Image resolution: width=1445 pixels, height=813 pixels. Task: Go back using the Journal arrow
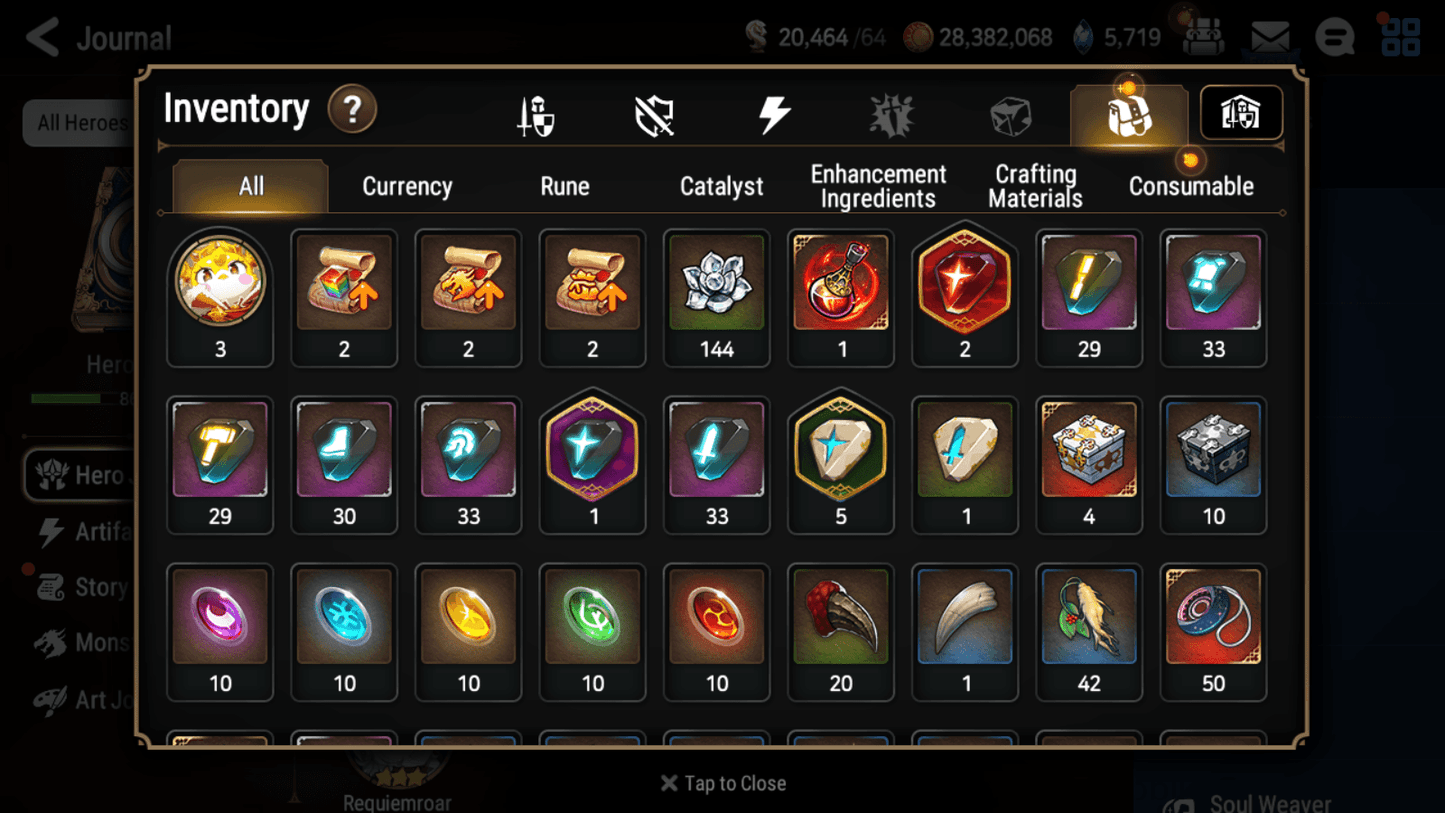click(x=40, y=36)
